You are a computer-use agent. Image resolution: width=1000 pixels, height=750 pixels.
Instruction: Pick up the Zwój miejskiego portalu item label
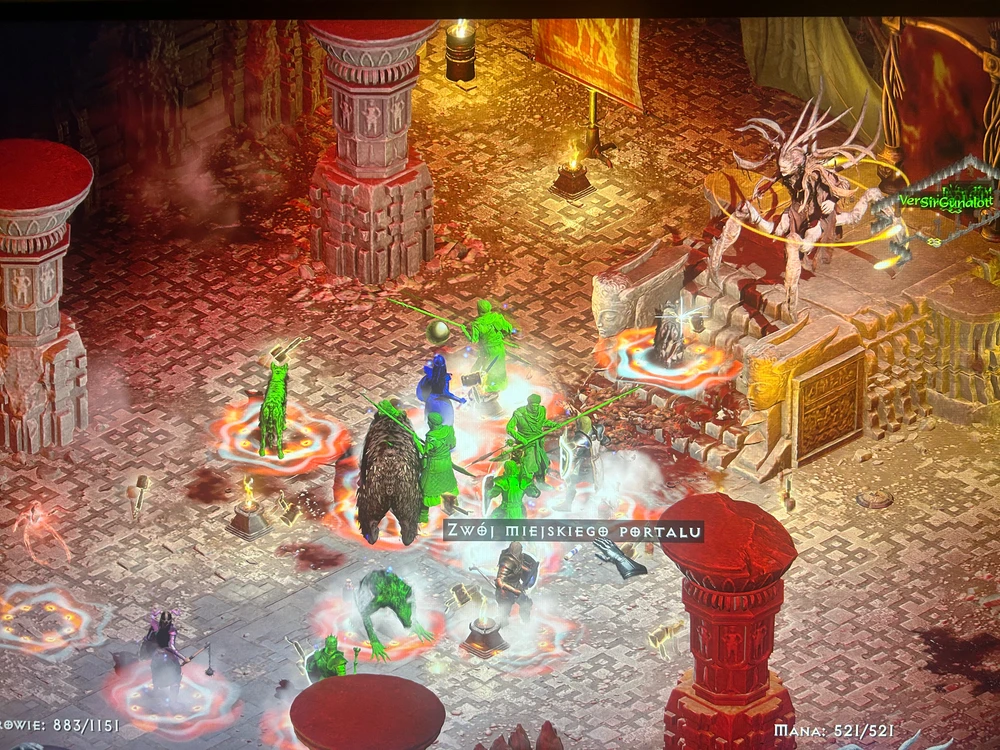(573, 531)
